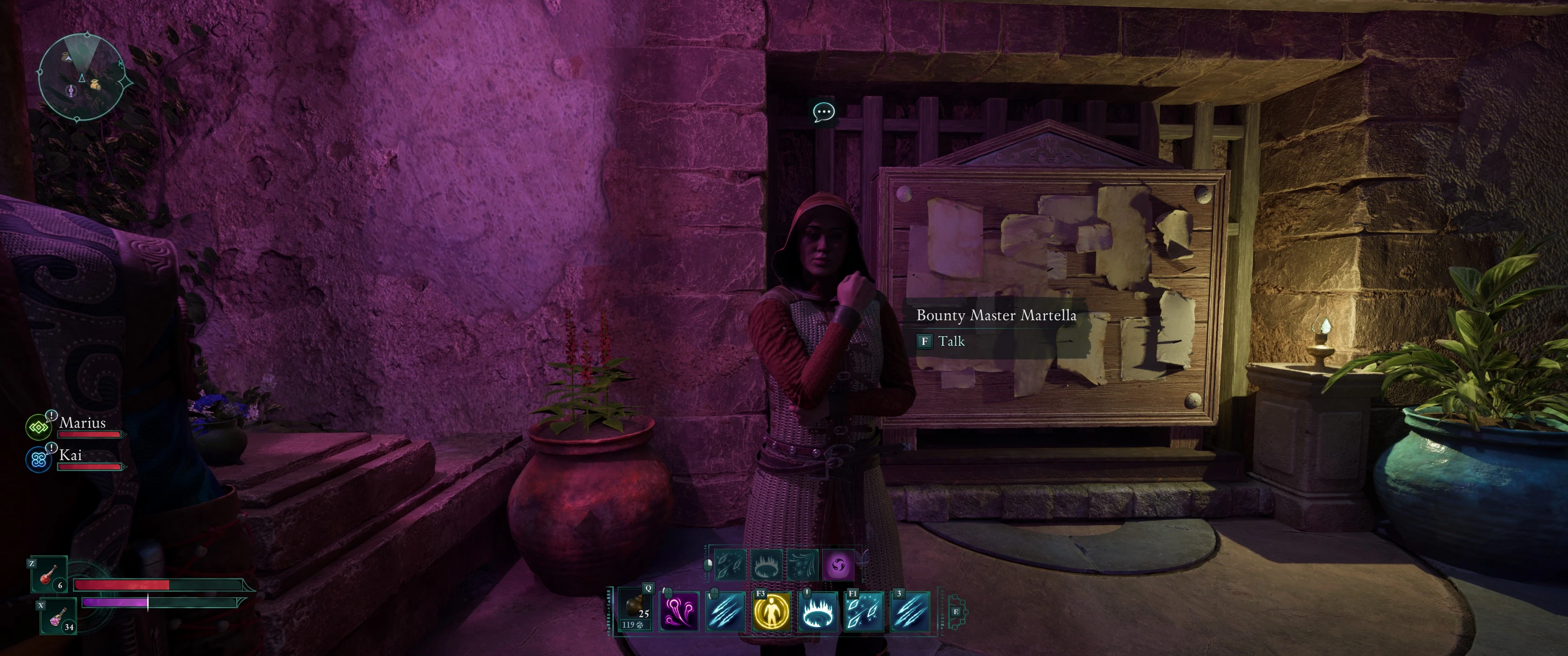This screenshot has width=1568, height=656.
Task: Use the pink mana potion slot
Action: click(x=58, y=616)
